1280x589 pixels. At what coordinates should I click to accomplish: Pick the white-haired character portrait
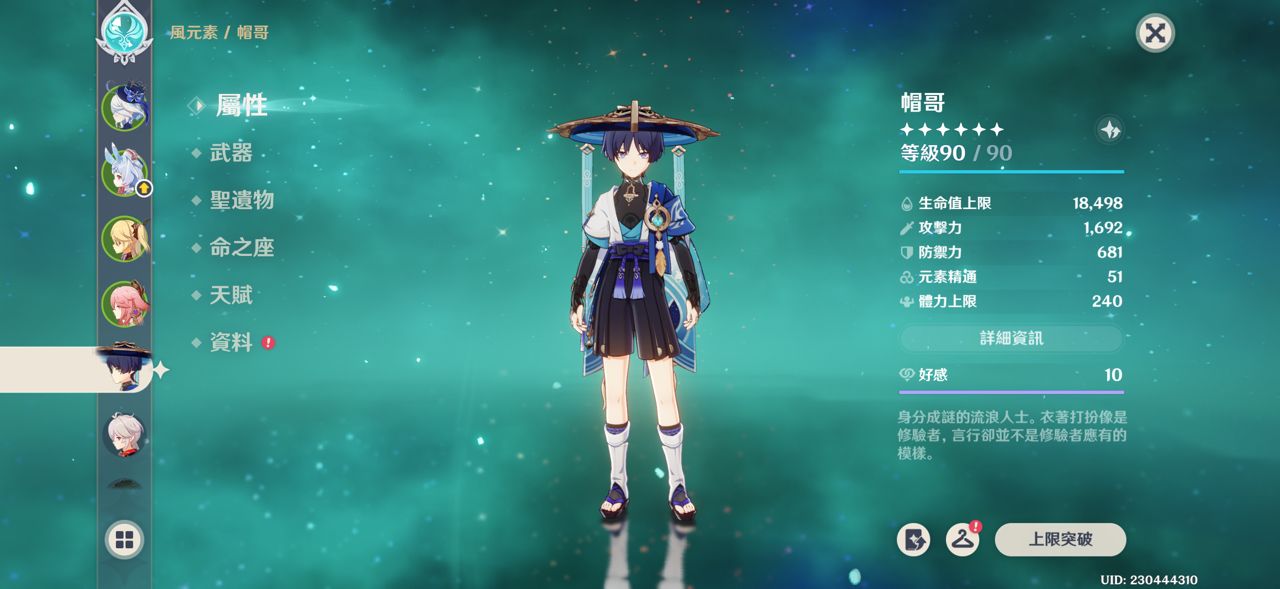pyautogui.click(x=125, y=434)
